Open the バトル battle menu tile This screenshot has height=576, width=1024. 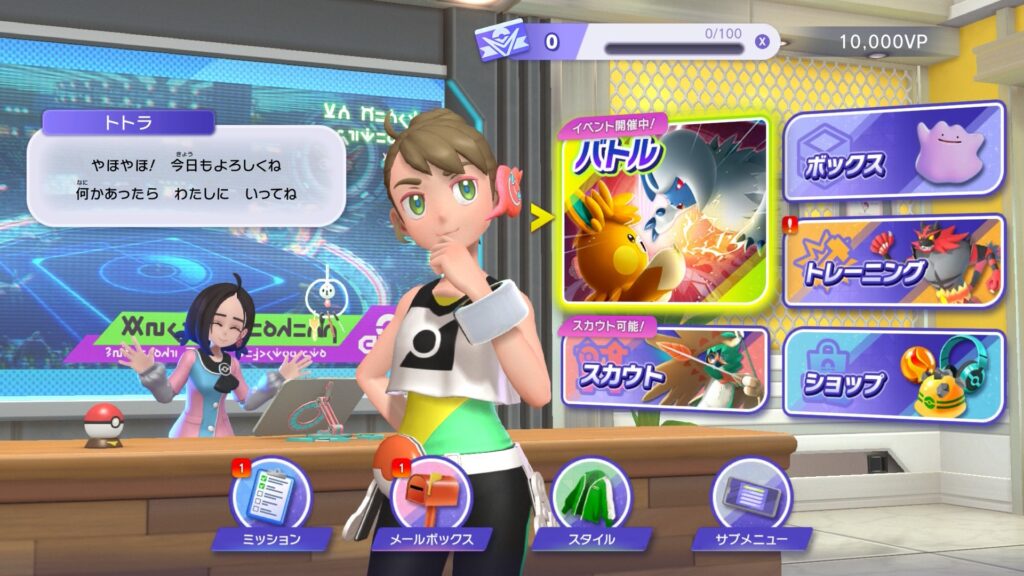pyautogui.click(x=665, y=212)
